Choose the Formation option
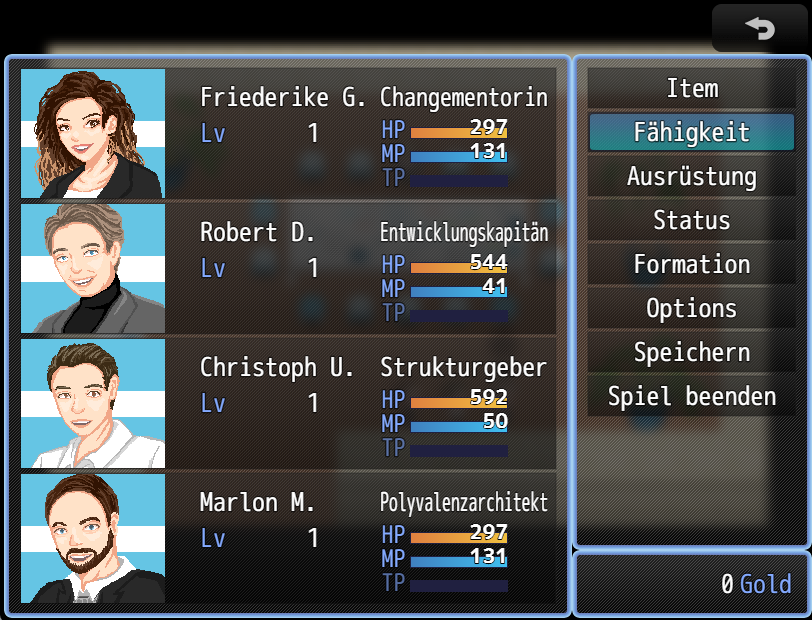 pos(691,265)
